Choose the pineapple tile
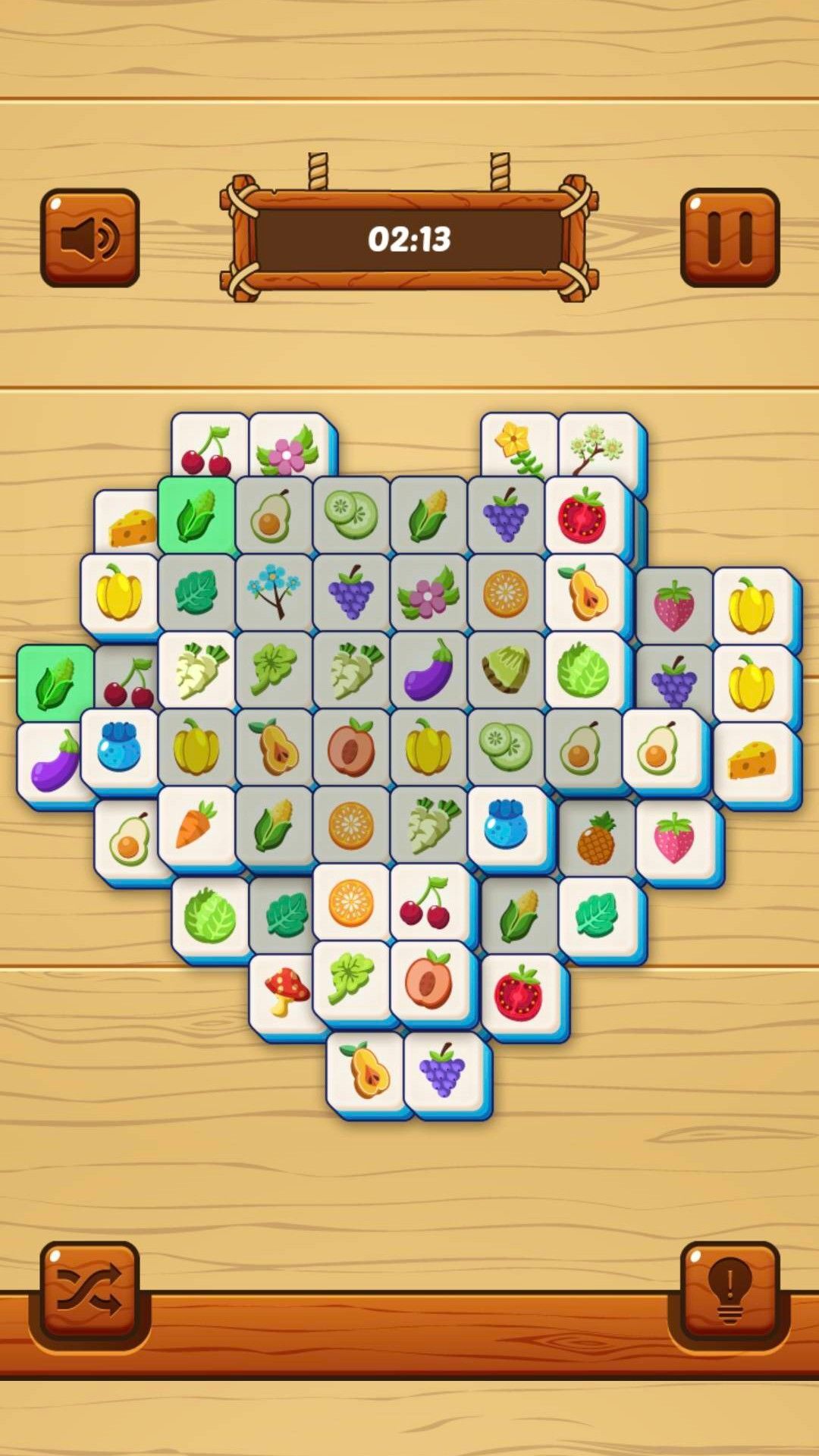Screen dimensions: 819x1456 pos(596,839)
